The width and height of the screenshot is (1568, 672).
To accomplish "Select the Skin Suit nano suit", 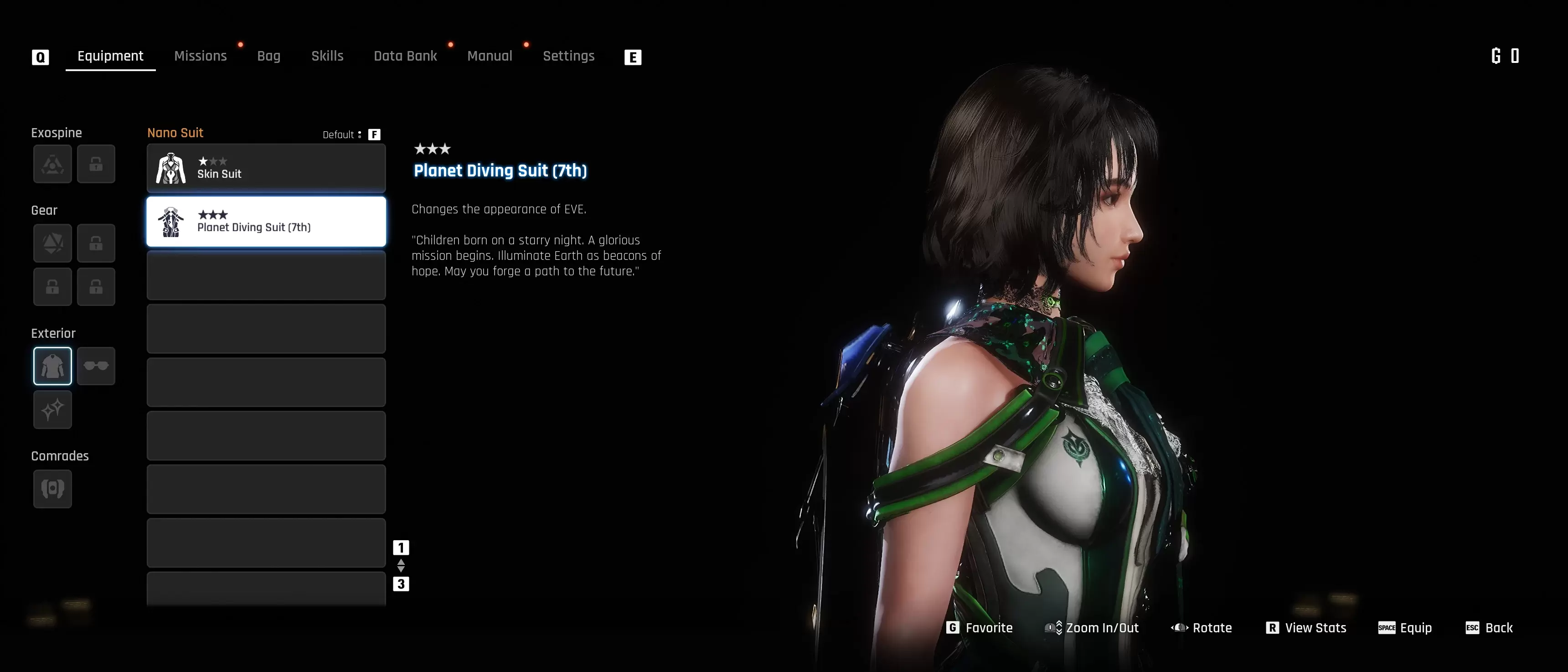I will pyautogui.click(x=266, y=168).
